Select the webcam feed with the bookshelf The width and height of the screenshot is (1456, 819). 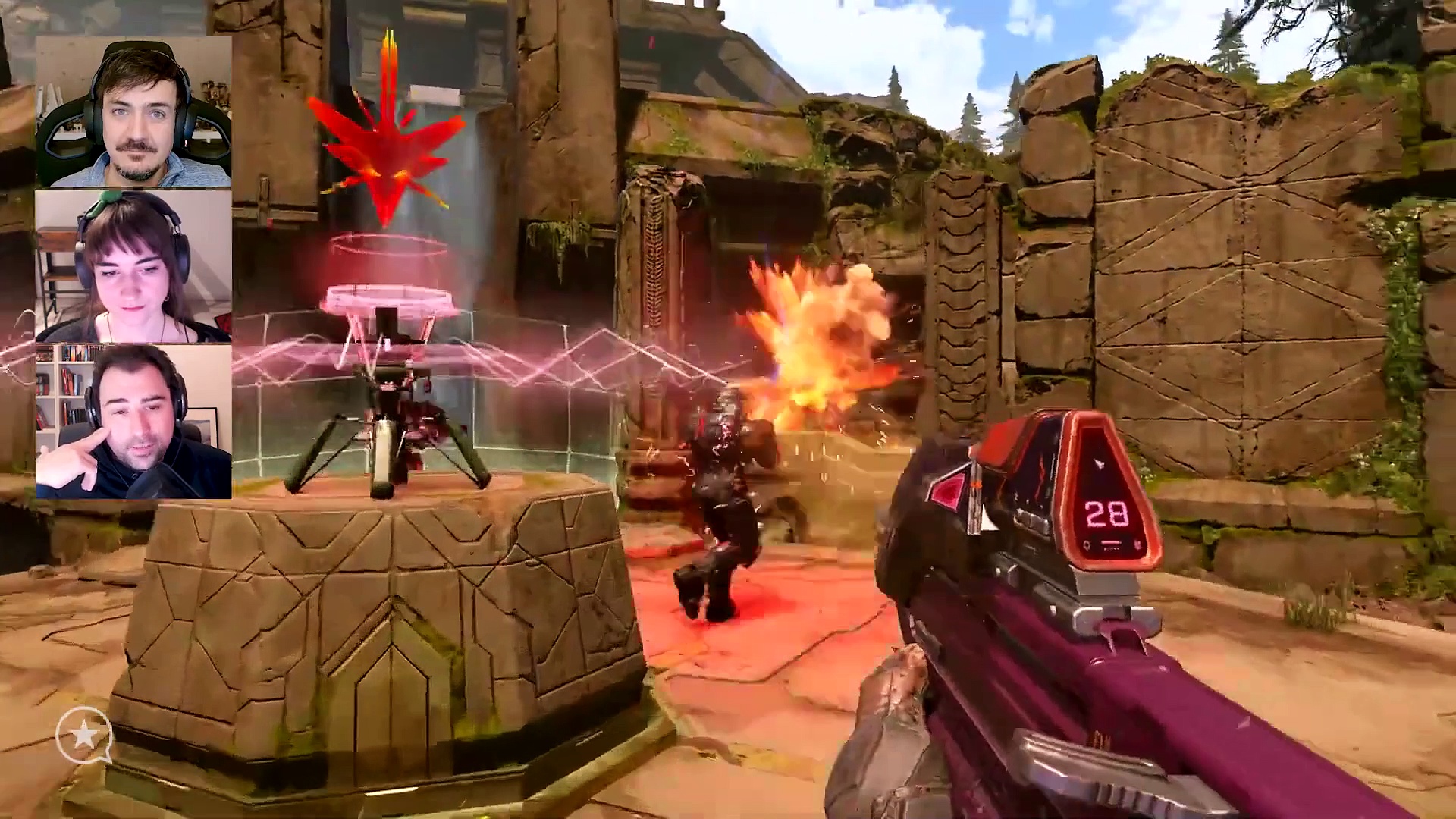133,421
